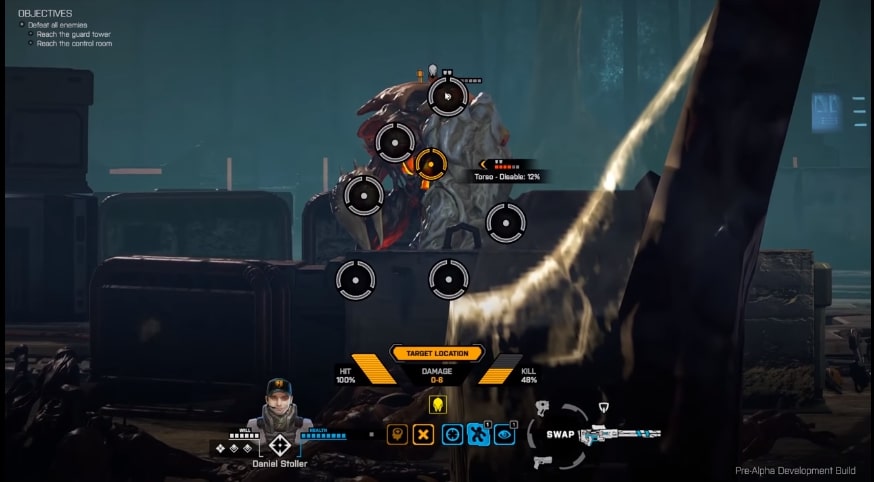Image resolution: width=874 pixels, height=482 pixels.
Task: Click the yellow icon above the ability bar
Action: [437, 405]
